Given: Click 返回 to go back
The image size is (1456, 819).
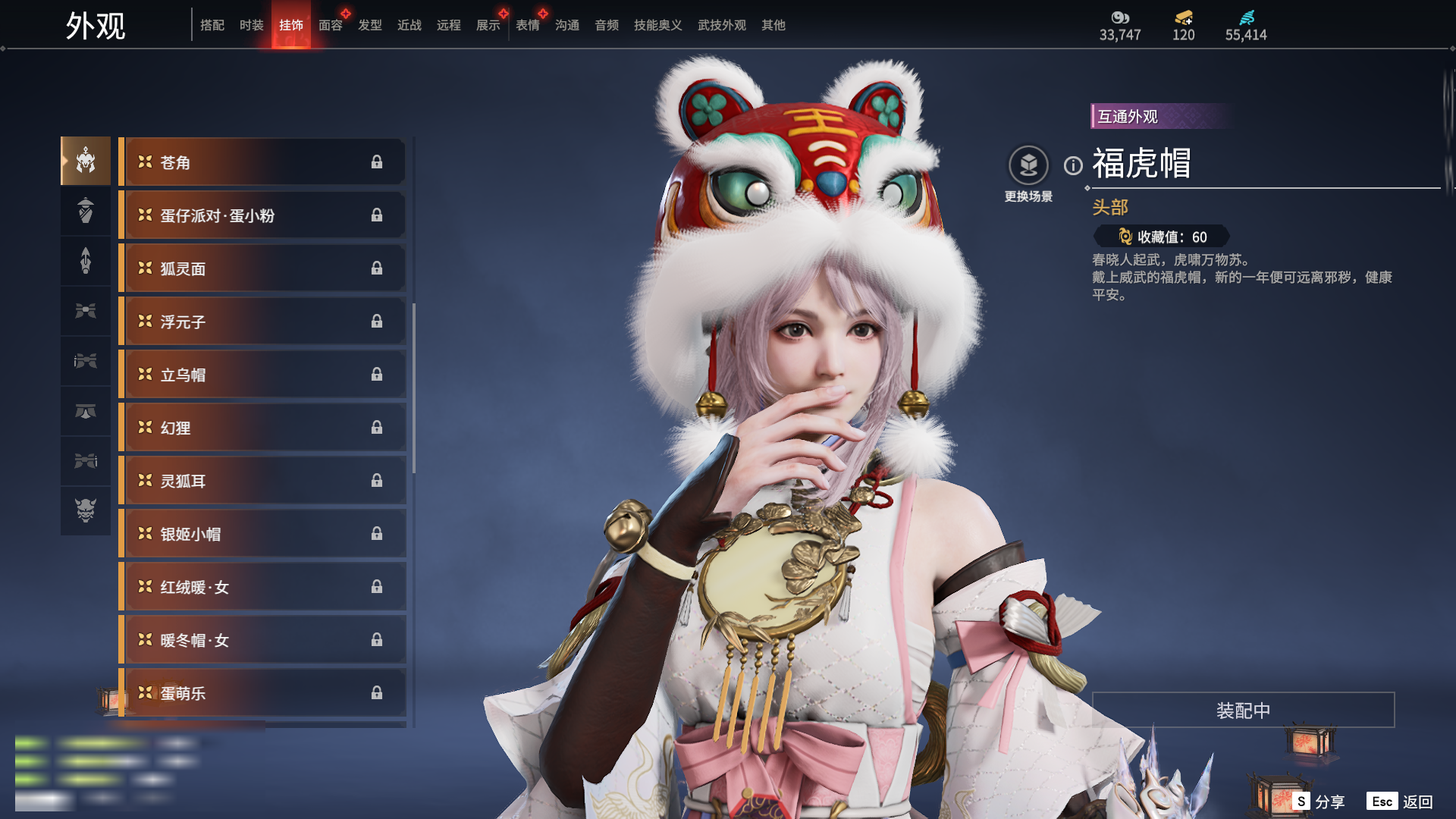Looking at the screenshot, I should click(x=1401, y=802).
